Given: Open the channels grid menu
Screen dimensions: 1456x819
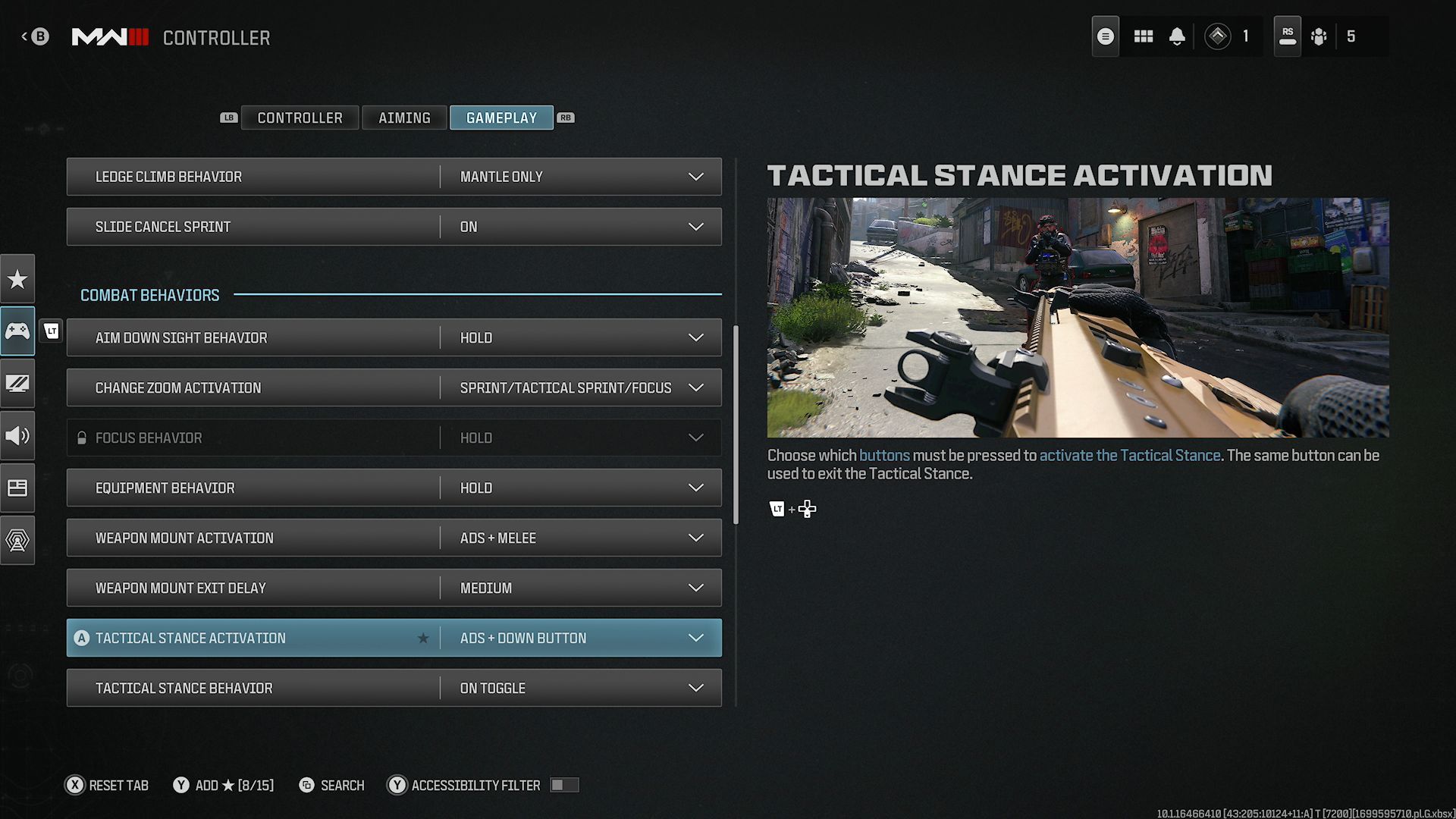Looking at the screenshot, I should (1143, 36).
